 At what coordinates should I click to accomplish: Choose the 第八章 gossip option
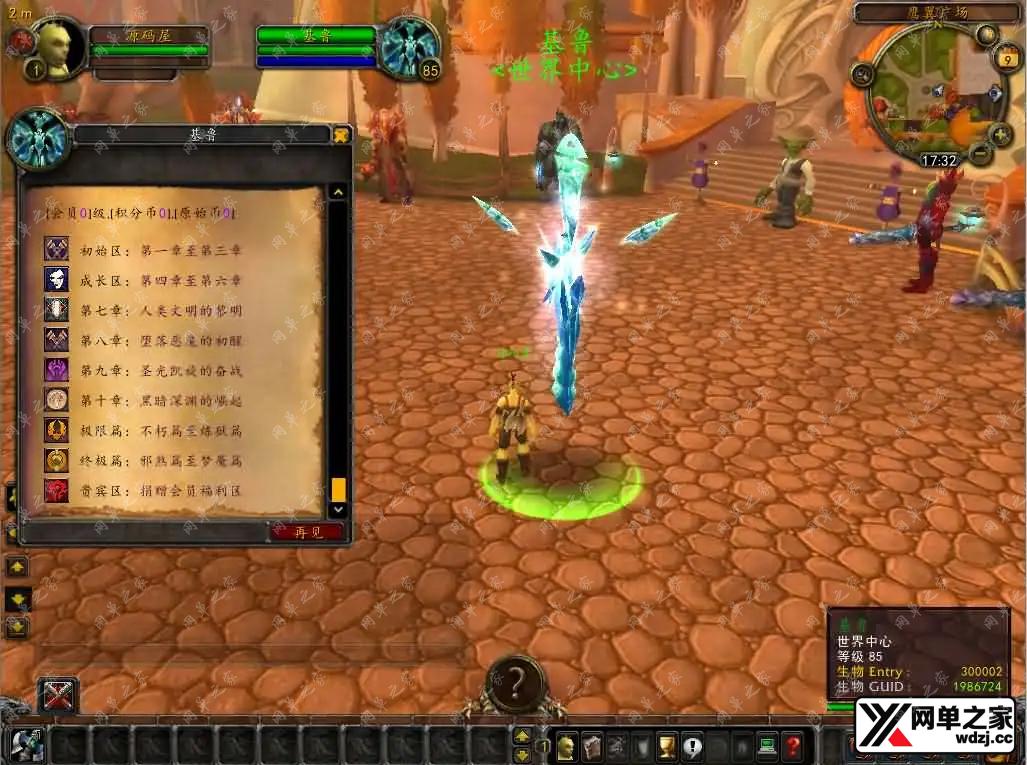(160, 340)
